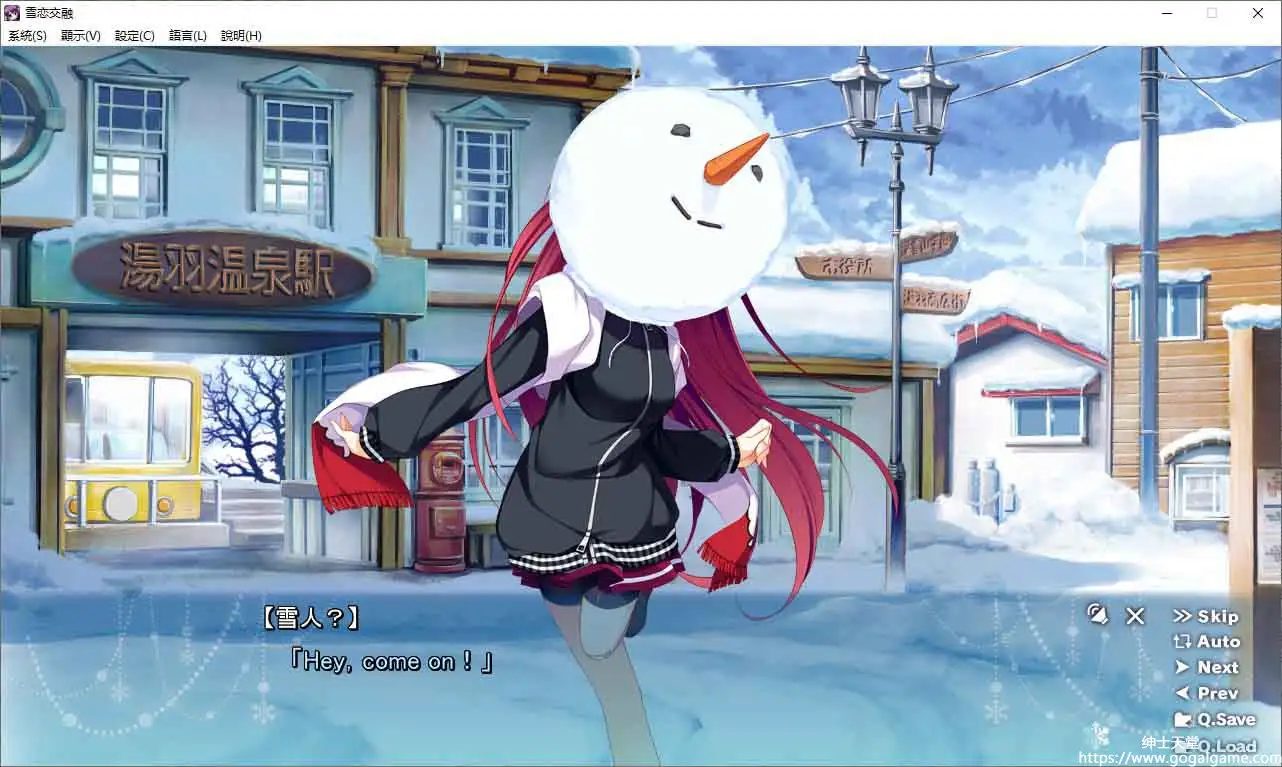Click the Q.Save folder icon
Screen dimensions: 1282x767
[1183, 719]
